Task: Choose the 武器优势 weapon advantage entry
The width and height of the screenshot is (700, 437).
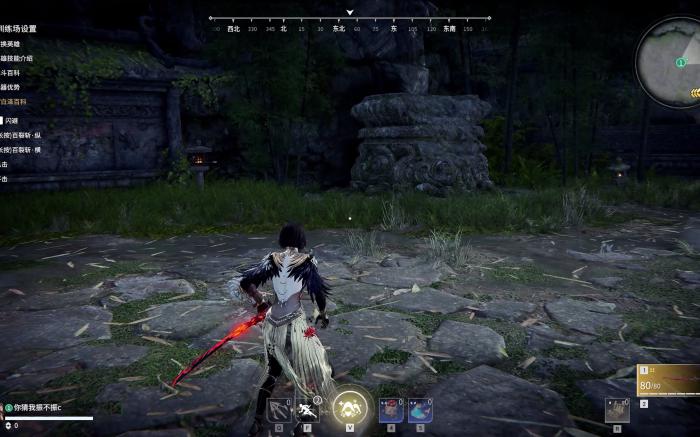Action: (x=12, y=87)
